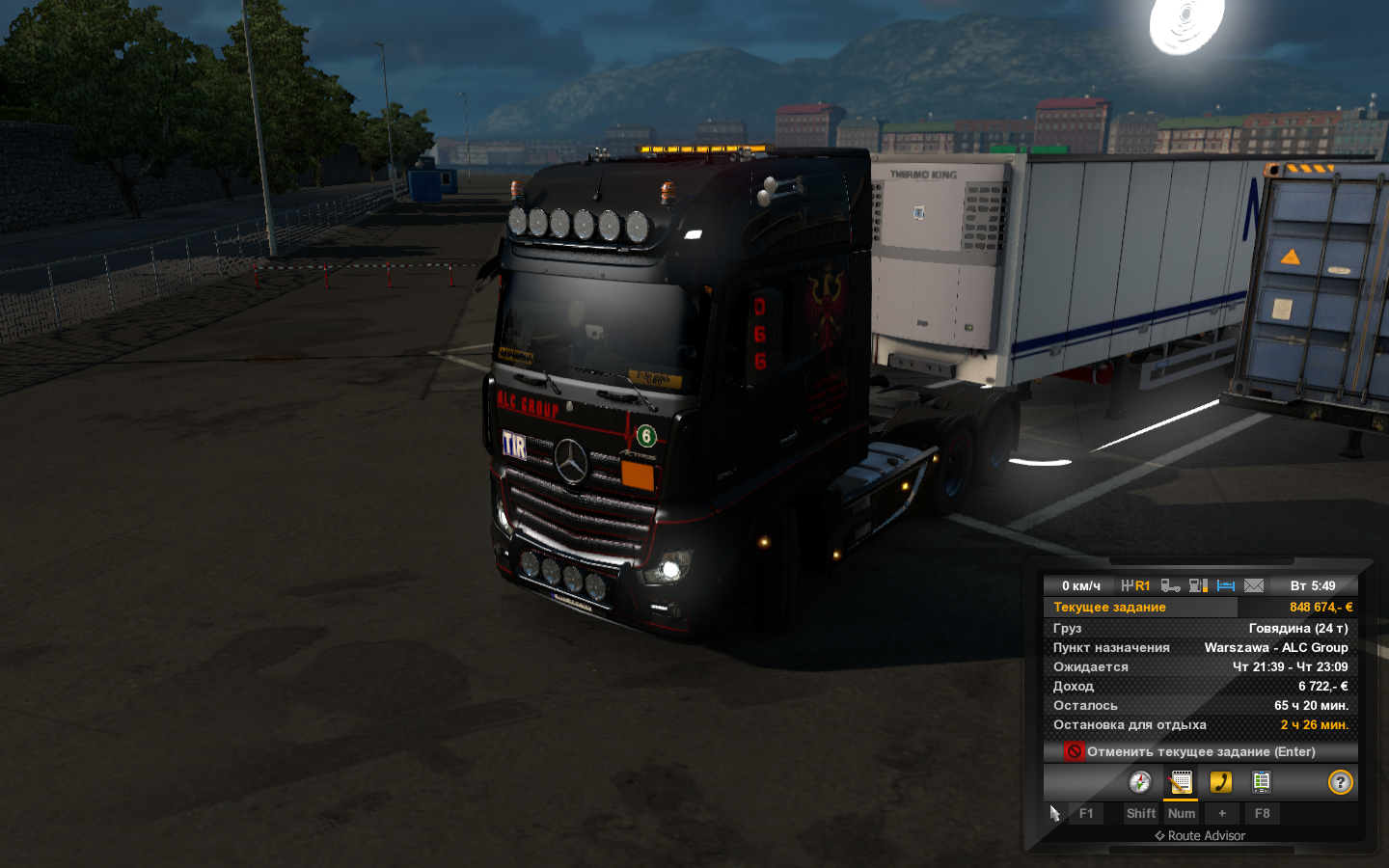Open the yellow phone assistance tab

tap(1221, 782)
